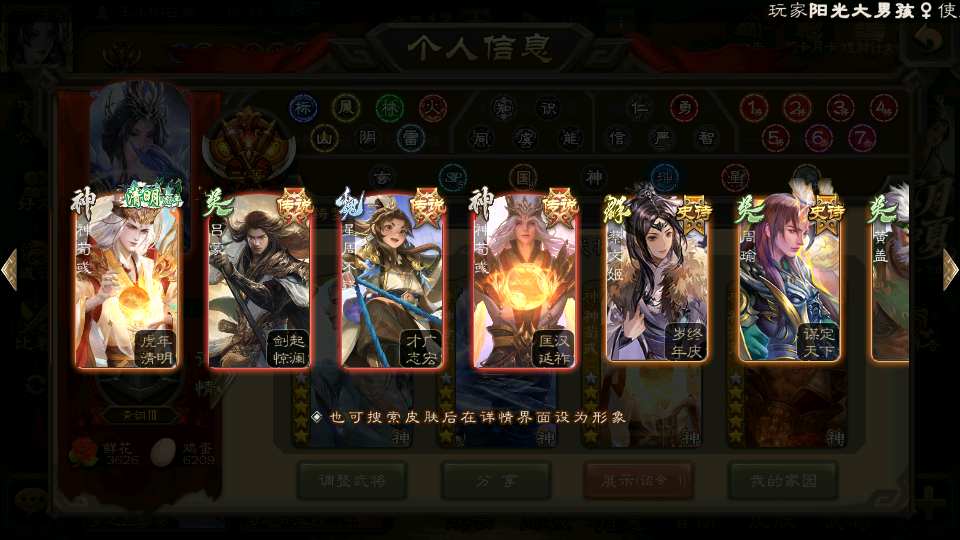Choose the 吕蒙 剑起惊澜 skin card

[x=260, y=280]
